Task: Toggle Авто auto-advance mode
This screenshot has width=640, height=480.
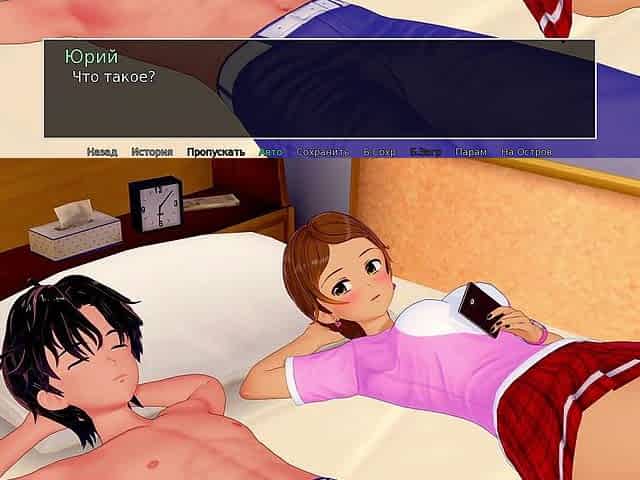Action: [x=270, y=152]
